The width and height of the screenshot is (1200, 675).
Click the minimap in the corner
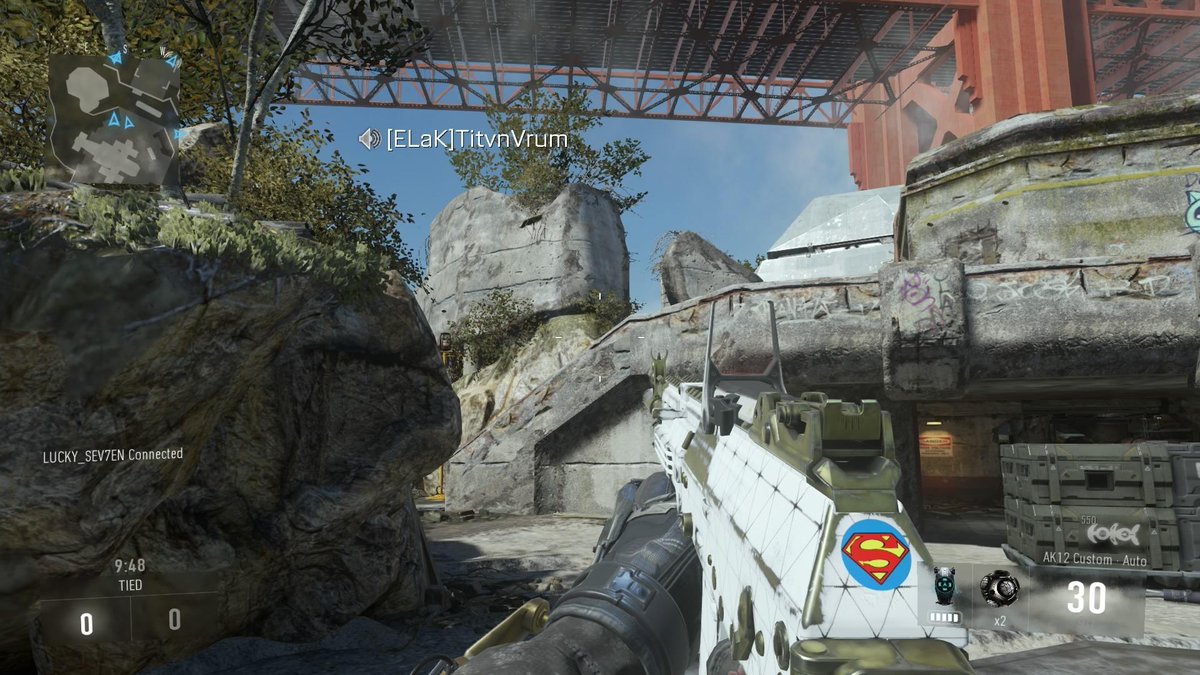click(113, 119)
